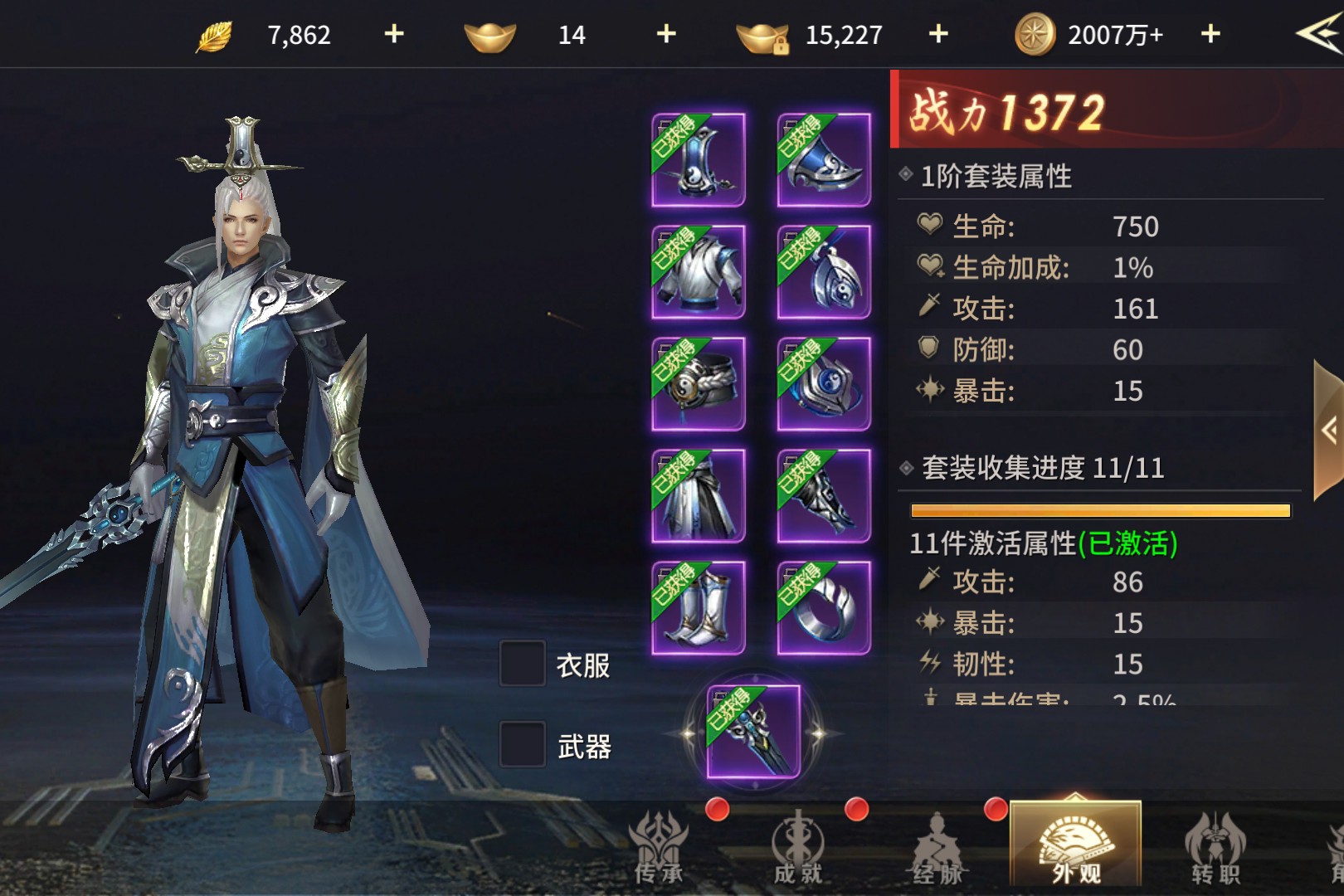Choose the leg robe pants slot
1344x896 pixels.
699,496
